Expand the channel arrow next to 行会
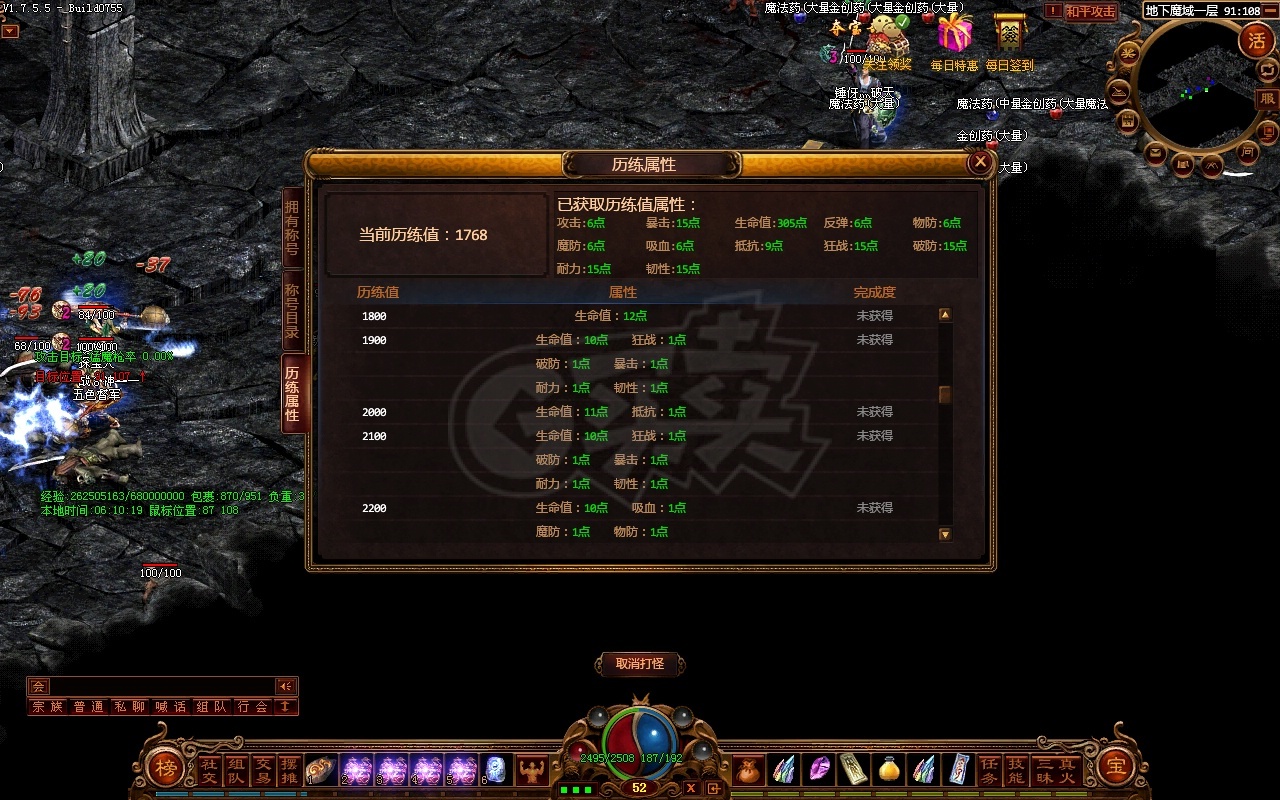This screenshot has width=1280, height=800. point(285,706)
